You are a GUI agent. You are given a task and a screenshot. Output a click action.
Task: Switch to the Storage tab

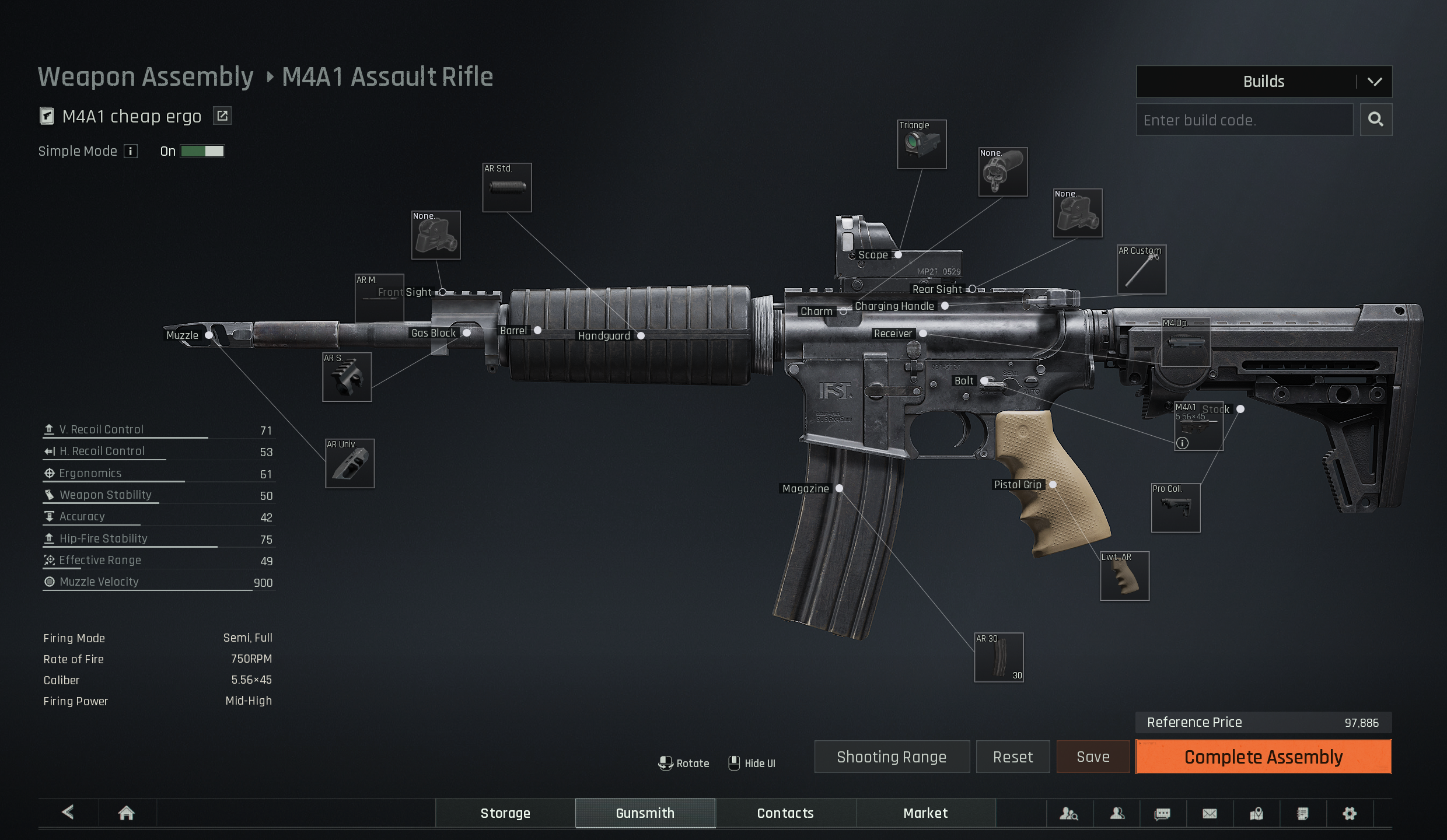click(505, 813)
